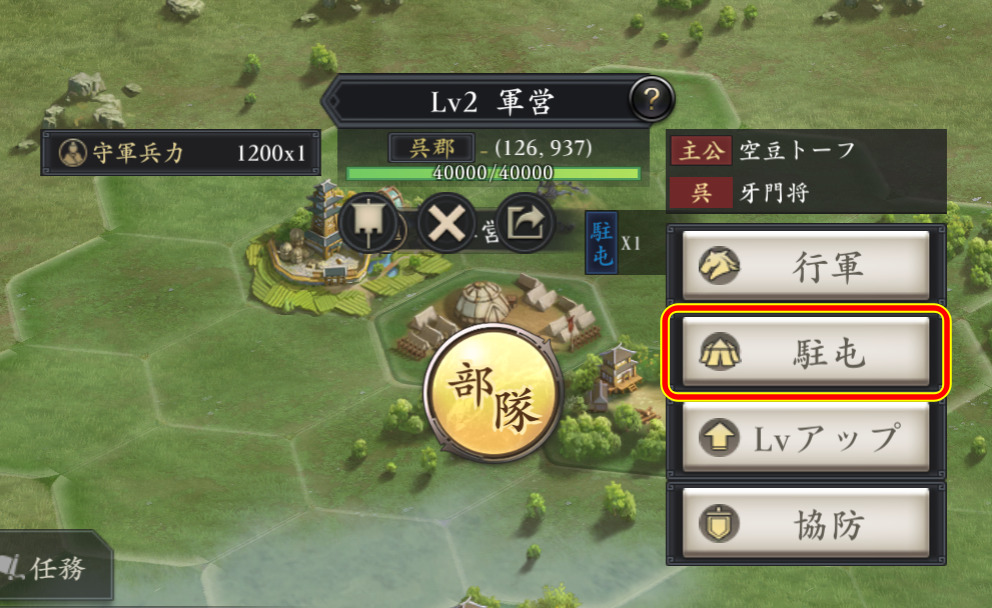992x608 pixels.
Task: Choose the 行軍 march button
Action: click(806, 268)
